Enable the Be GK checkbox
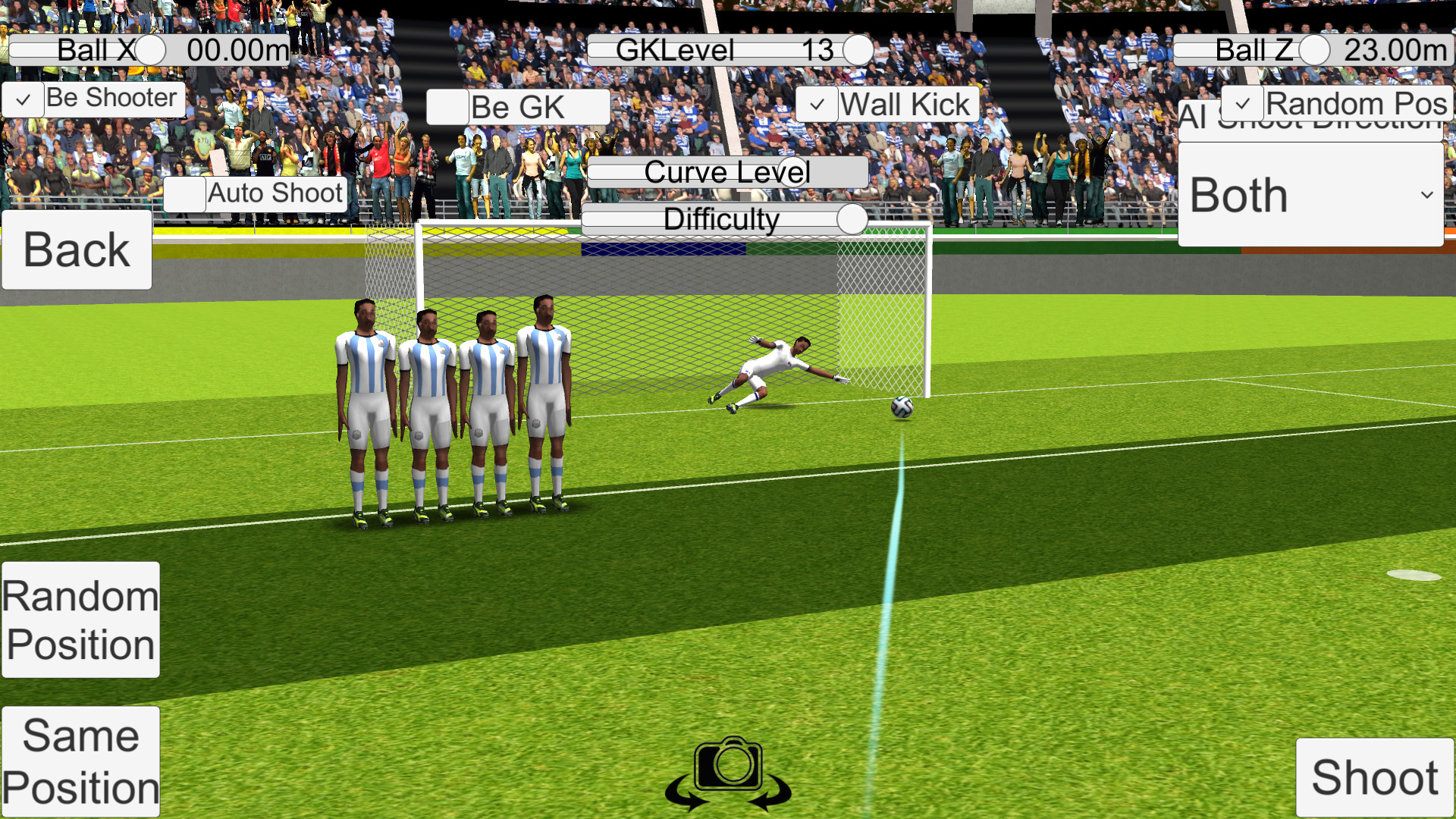 (x=447, y=107)
